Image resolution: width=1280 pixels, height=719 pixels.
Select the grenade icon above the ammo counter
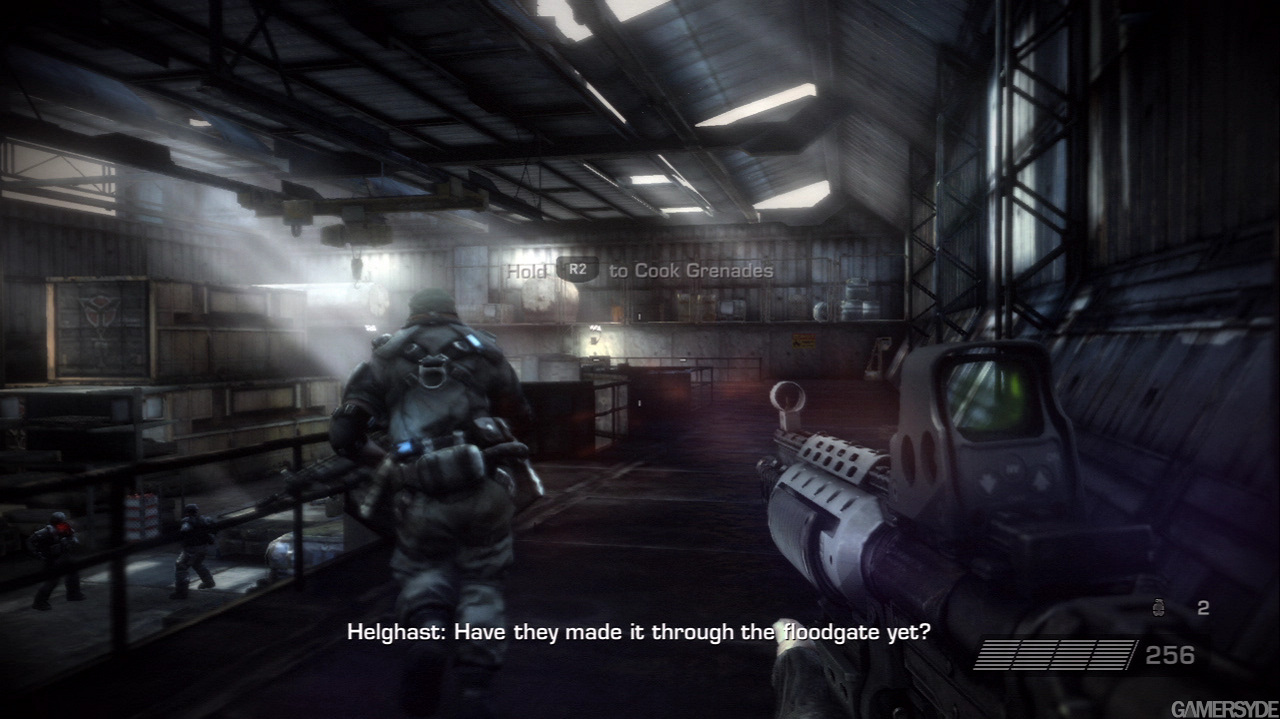point(1160,607)
